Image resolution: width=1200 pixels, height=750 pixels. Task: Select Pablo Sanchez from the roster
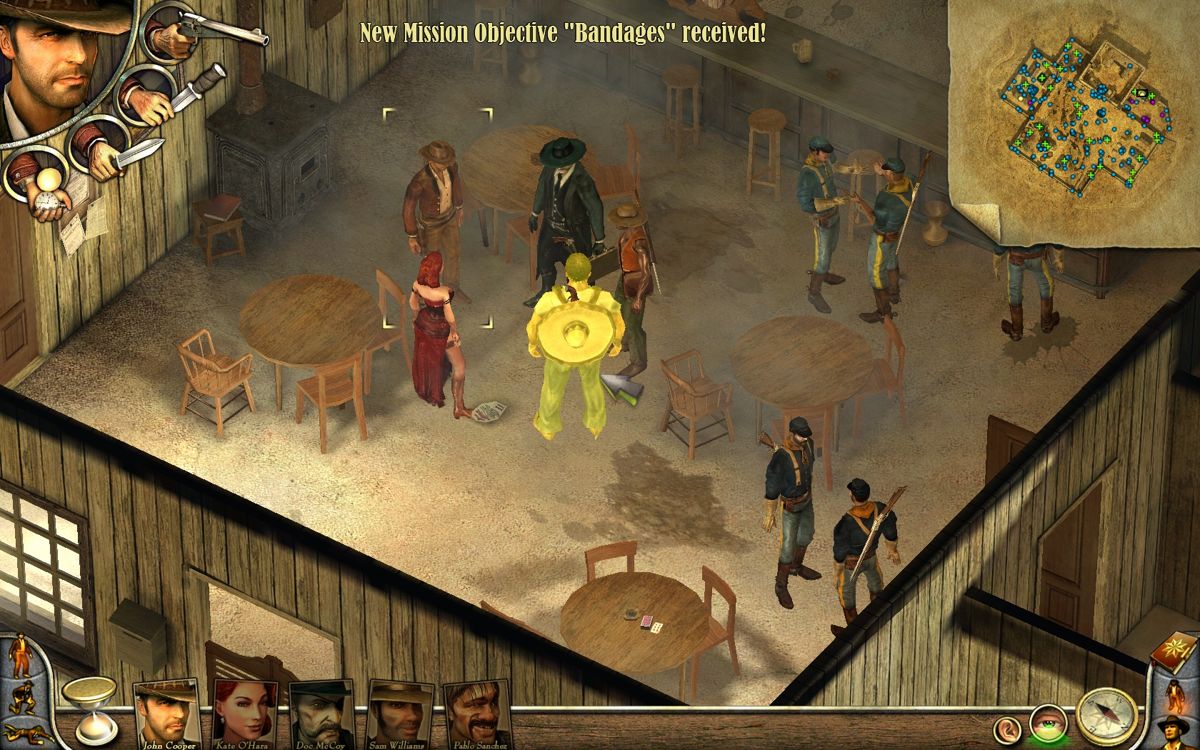(476, 714)
